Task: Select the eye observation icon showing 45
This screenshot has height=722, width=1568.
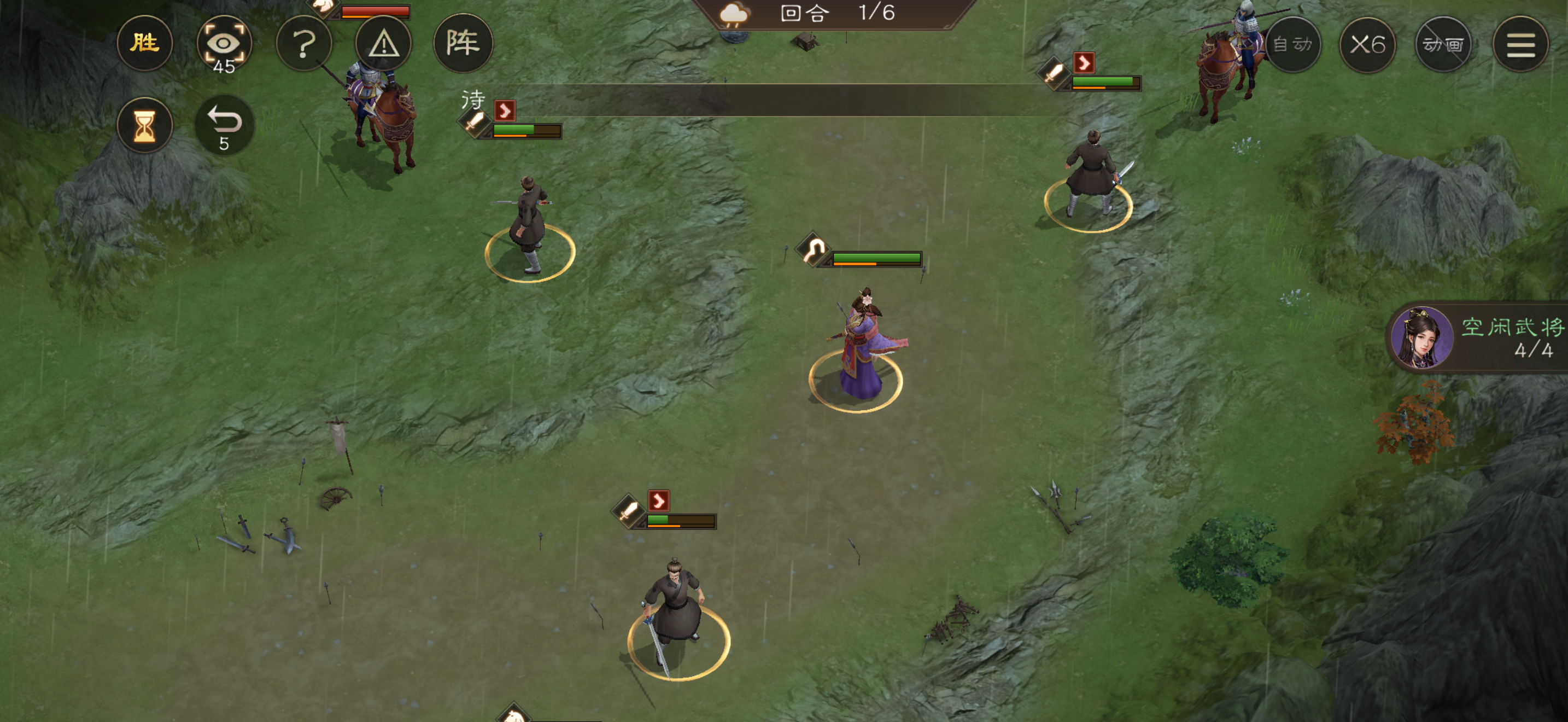Action: (224, 43)
